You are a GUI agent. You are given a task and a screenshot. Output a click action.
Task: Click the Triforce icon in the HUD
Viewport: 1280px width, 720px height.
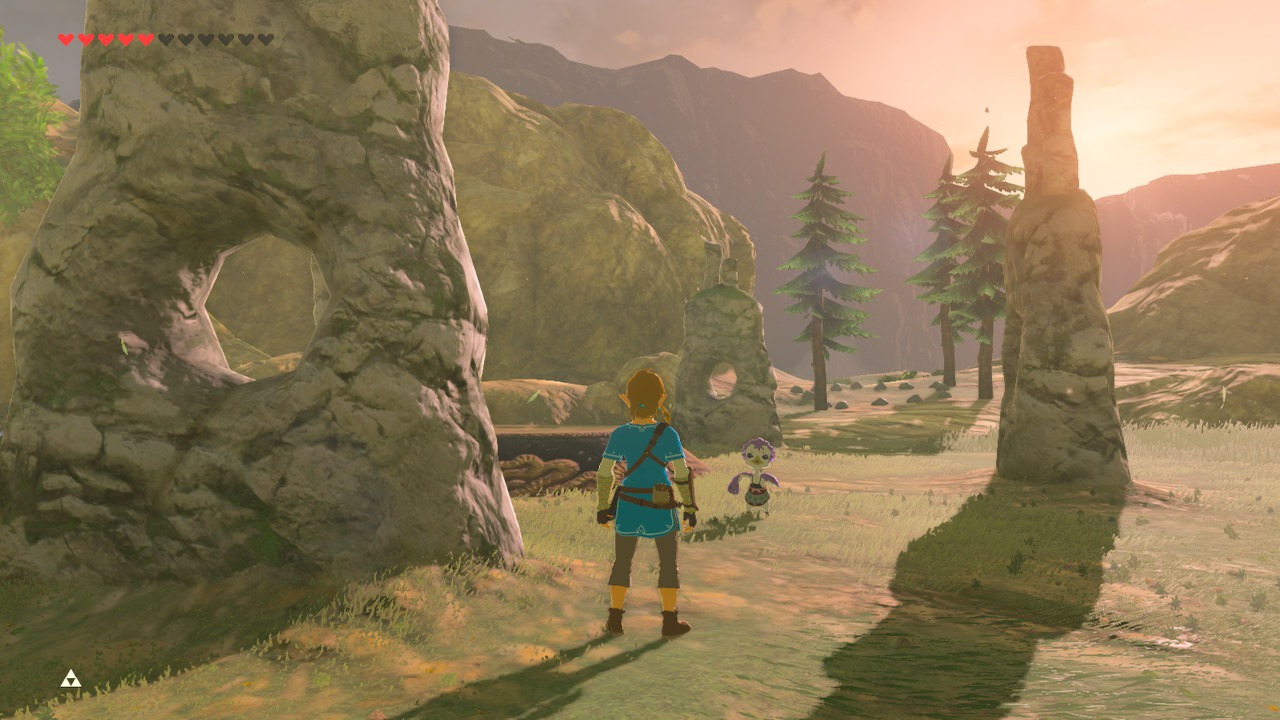click(x=70, y=679)
